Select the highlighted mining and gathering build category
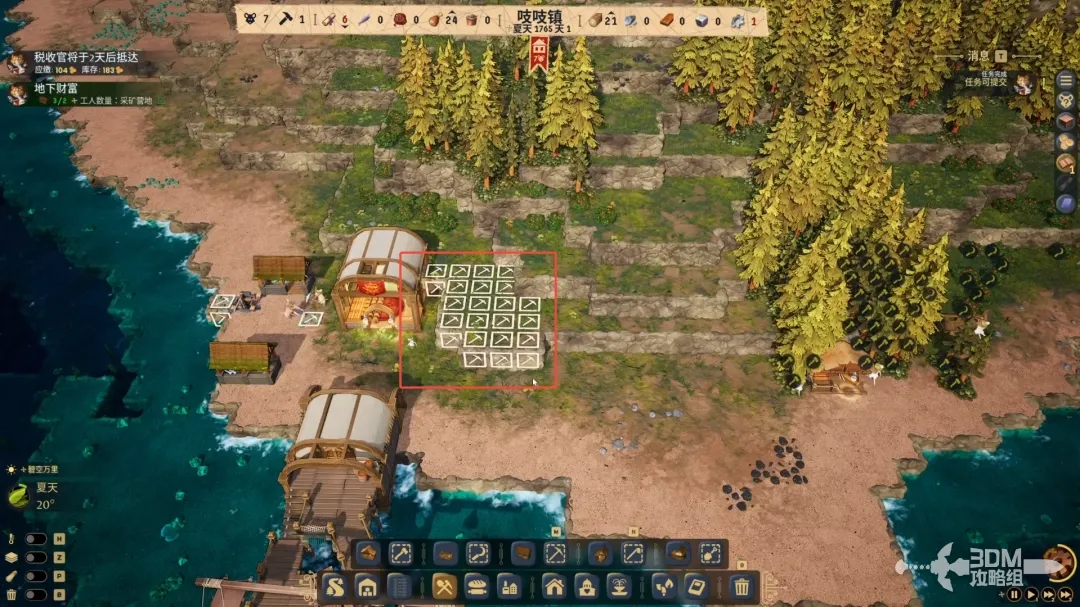The width and height of the screenshot is (1080, 607). click(x=445, y=587)
